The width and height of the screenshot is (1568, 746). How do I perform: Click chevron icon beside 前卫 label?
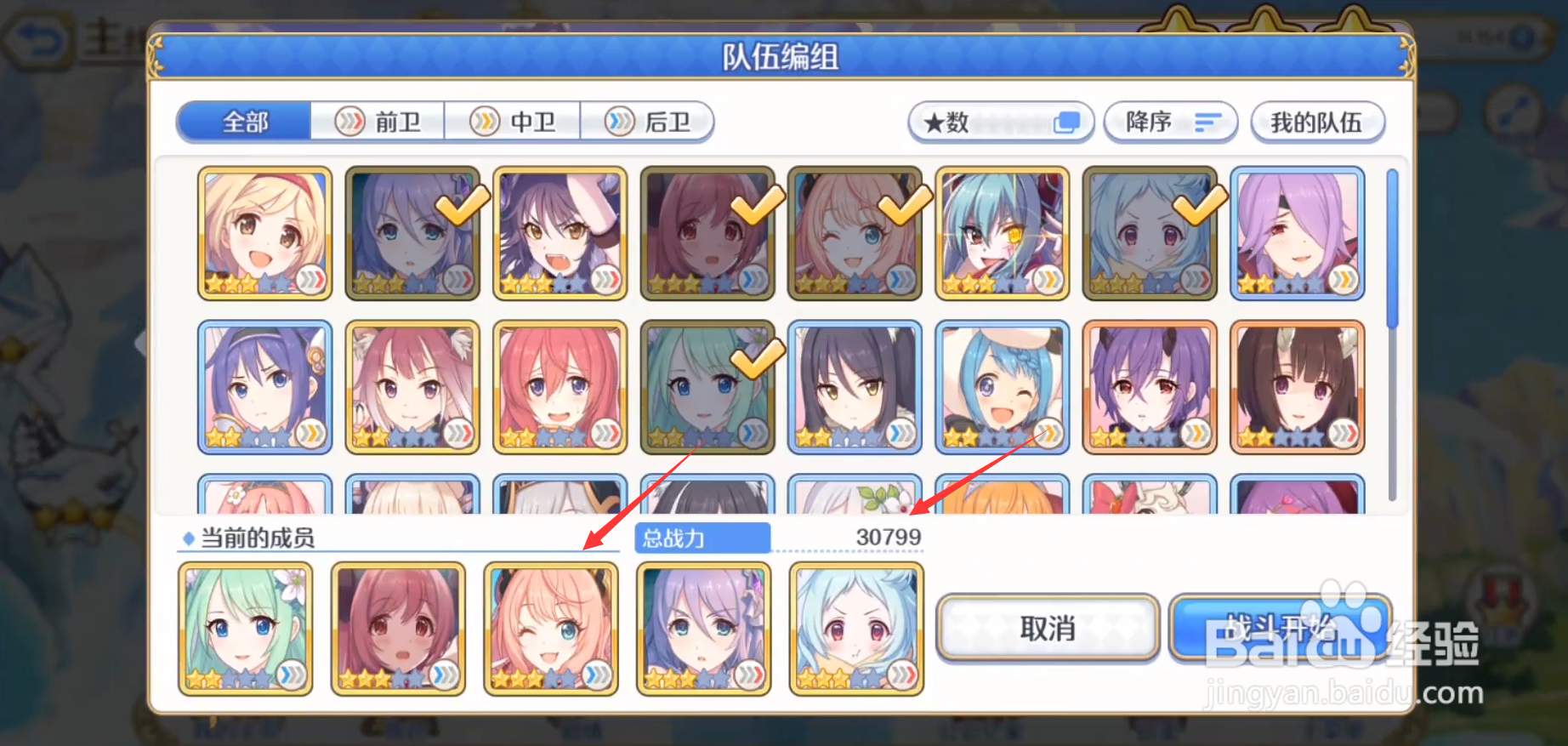point(348,122)
